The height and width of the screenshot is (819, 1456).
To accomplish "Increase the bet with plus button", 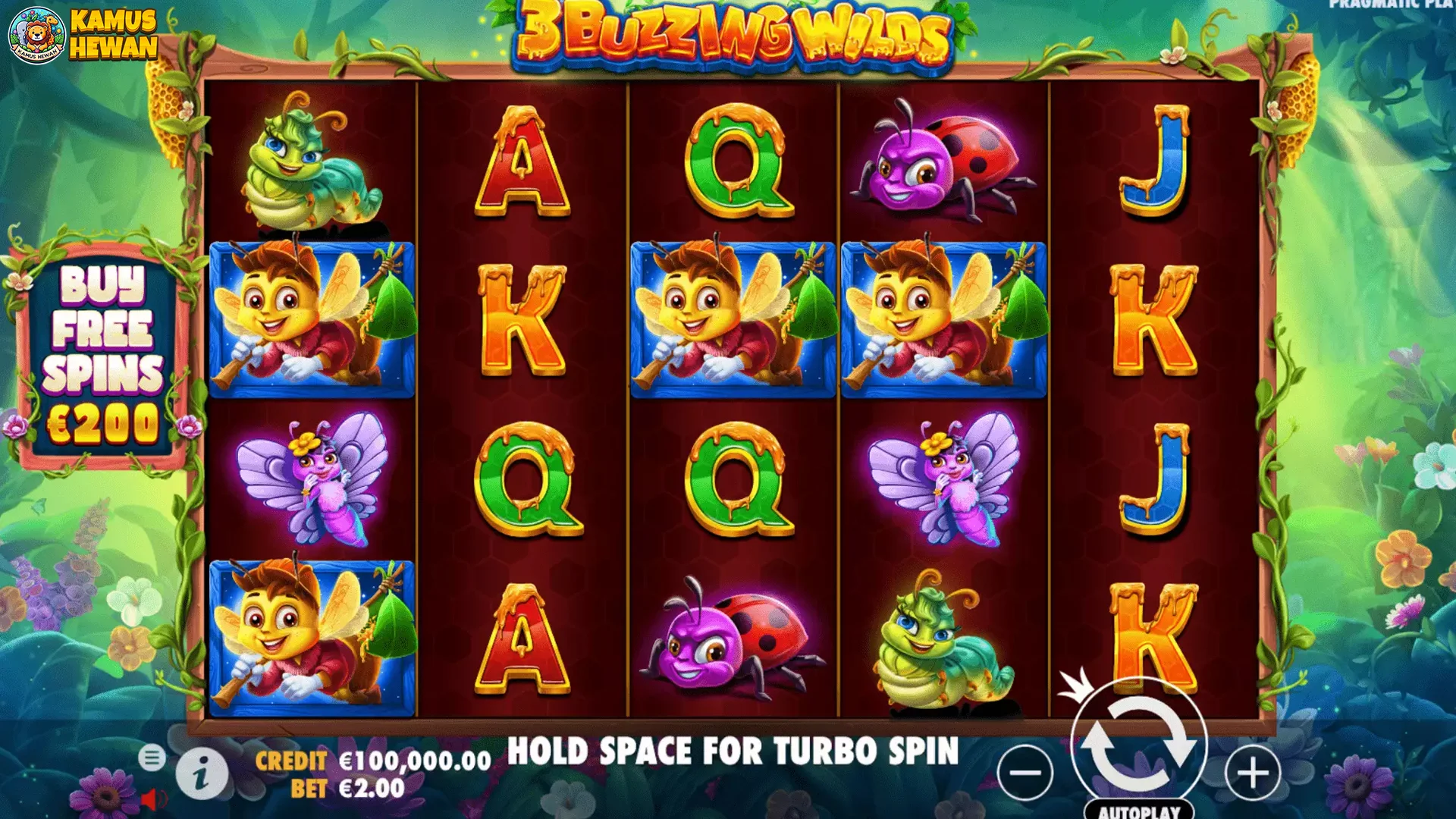I will [x=1252, y=773].
